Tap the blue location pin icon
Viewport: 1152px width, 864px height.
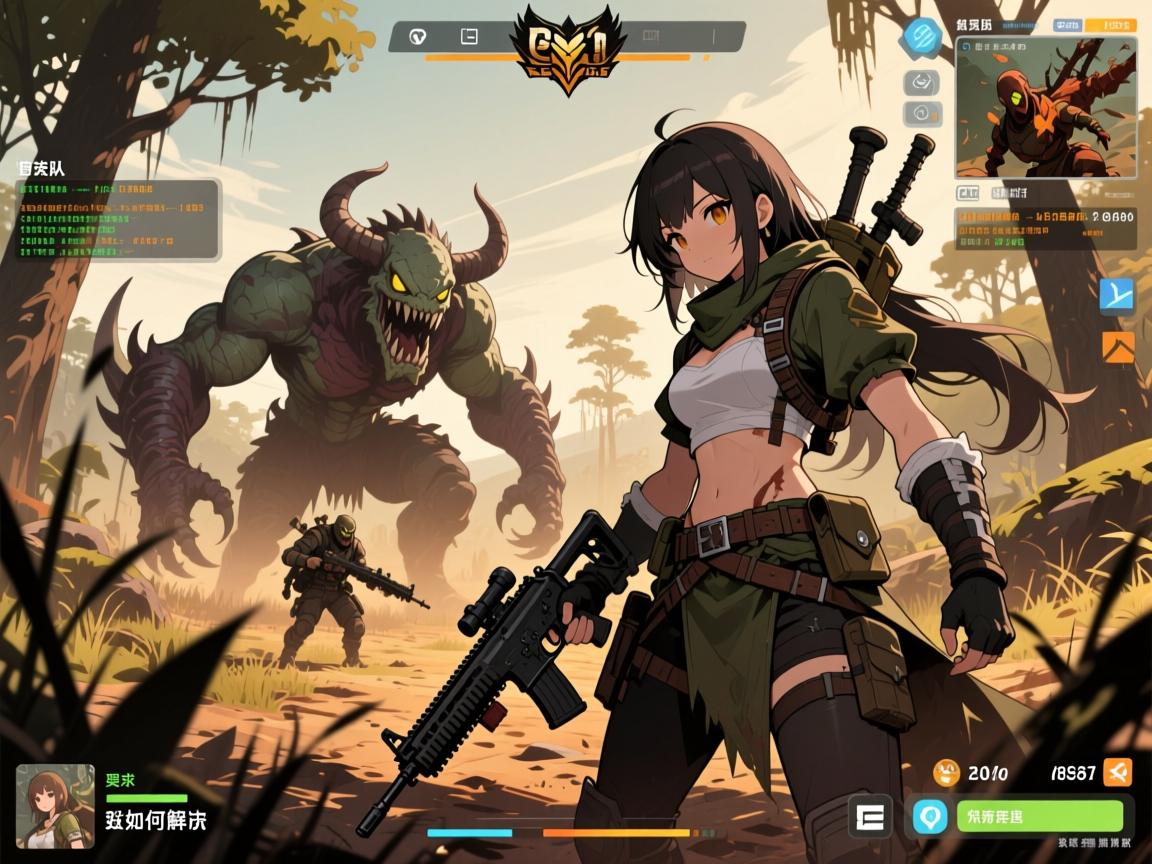tap(929, 815)
